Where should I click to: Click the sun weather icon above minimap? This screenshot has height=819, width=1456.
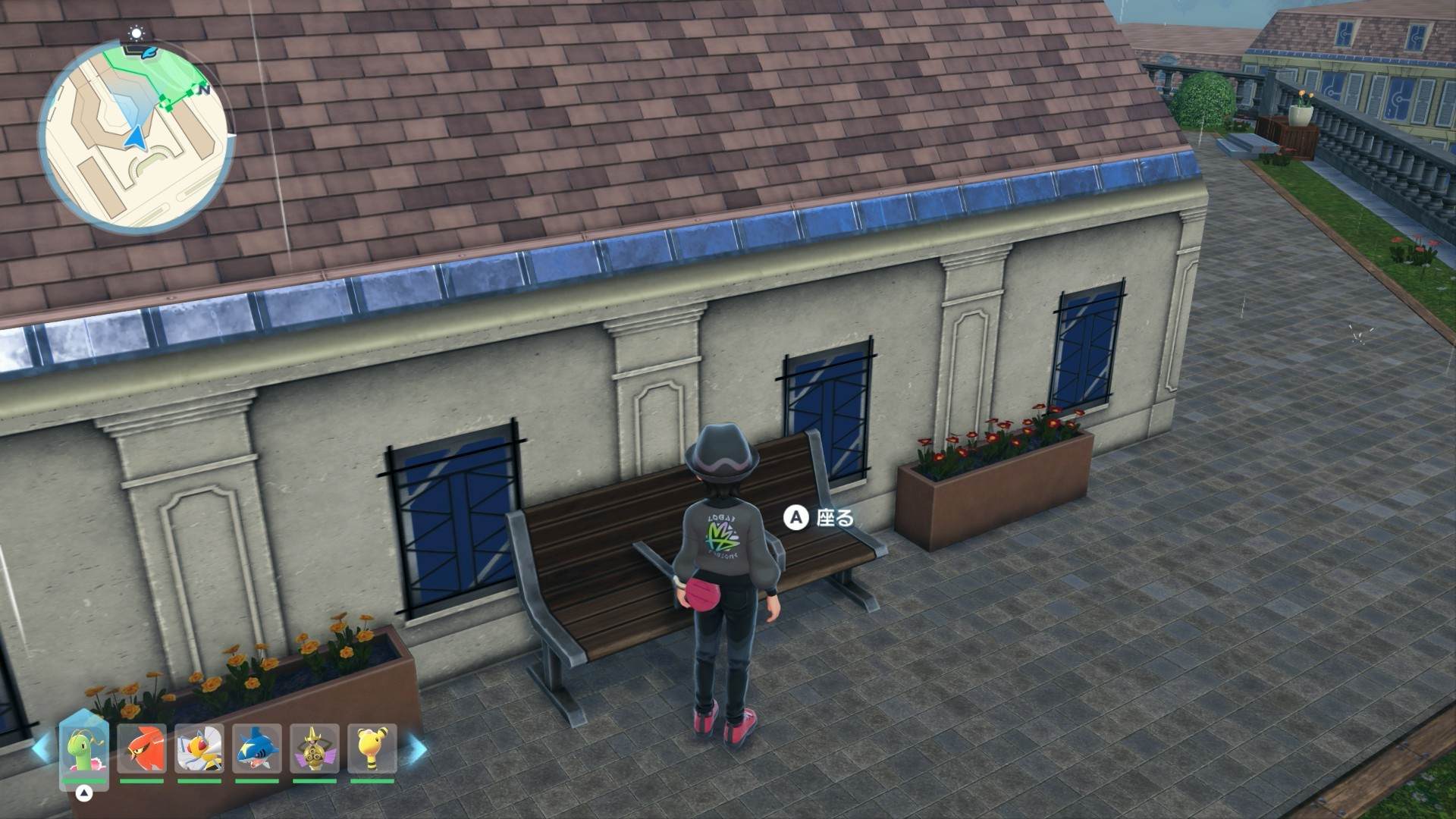coord(136,33)
